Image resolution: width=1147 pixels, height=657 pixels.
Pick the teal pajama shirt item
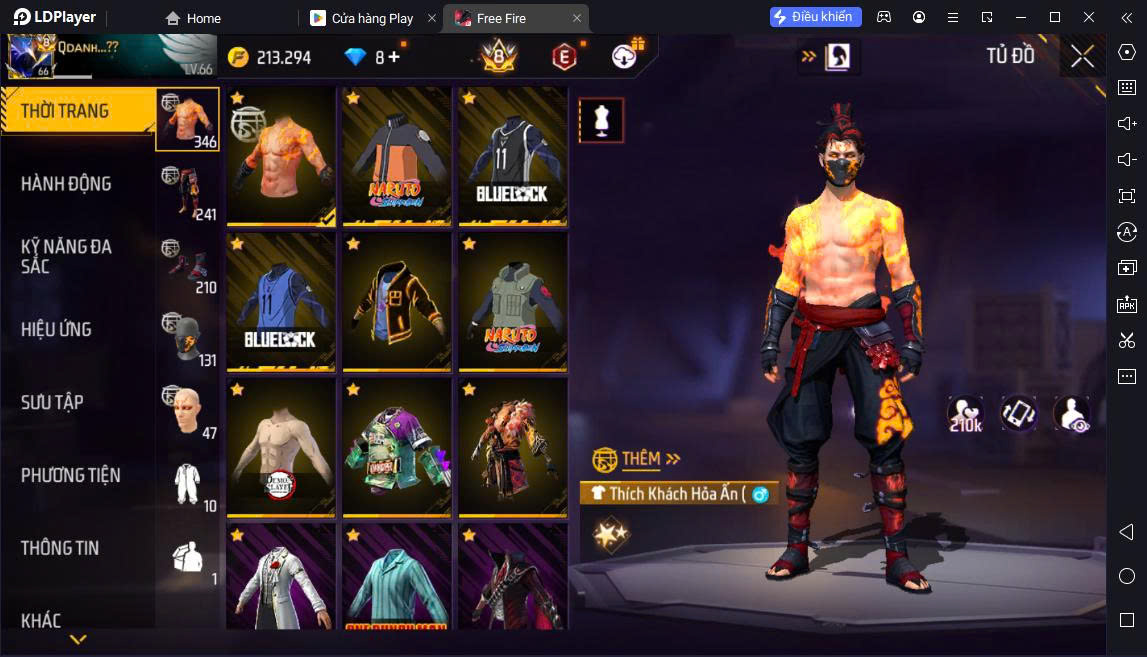pyautogui.click(x=397, y=577)
